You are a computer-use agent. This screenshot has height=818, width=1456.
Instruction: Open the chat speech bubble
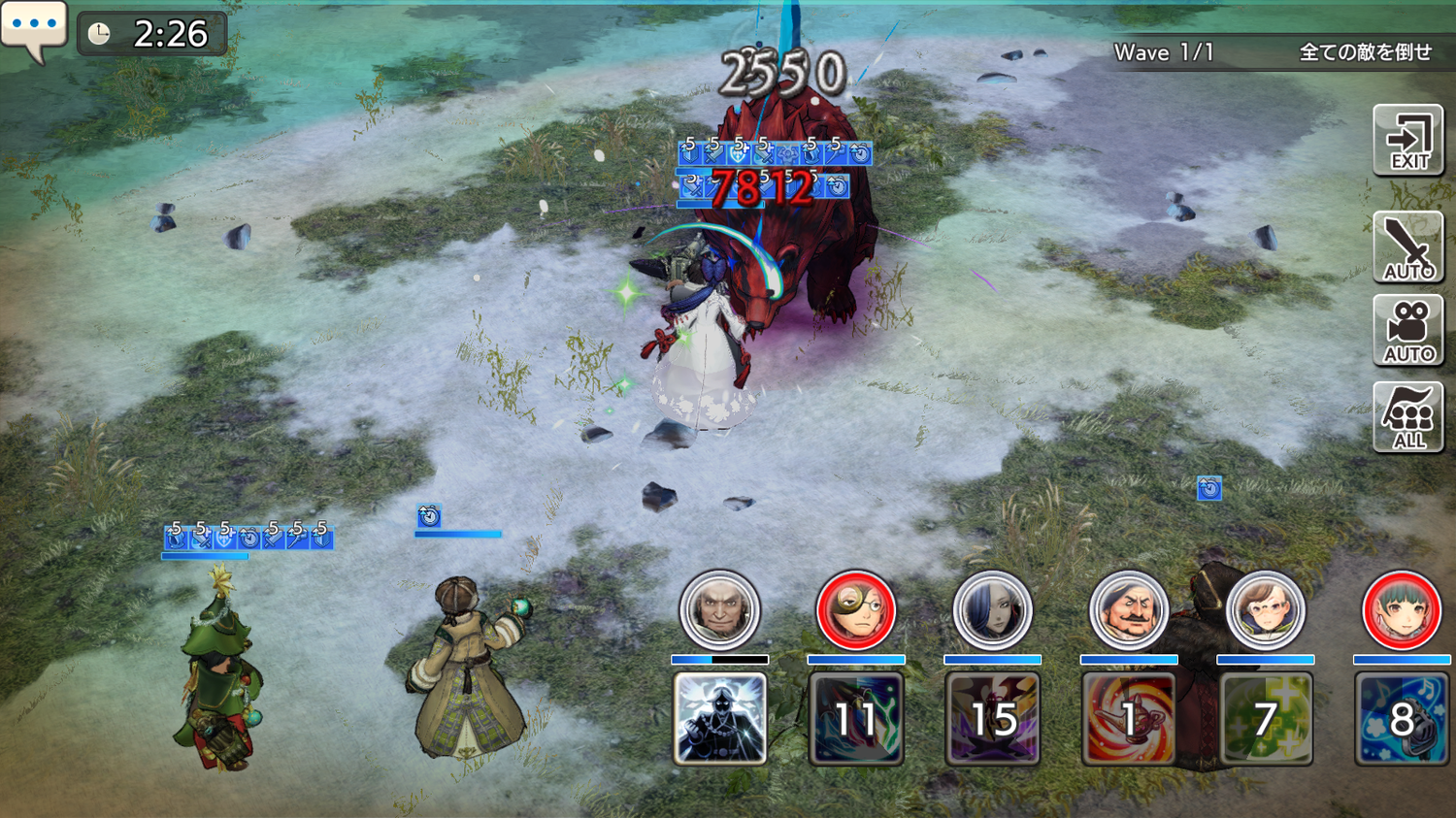tap(33, 29)
